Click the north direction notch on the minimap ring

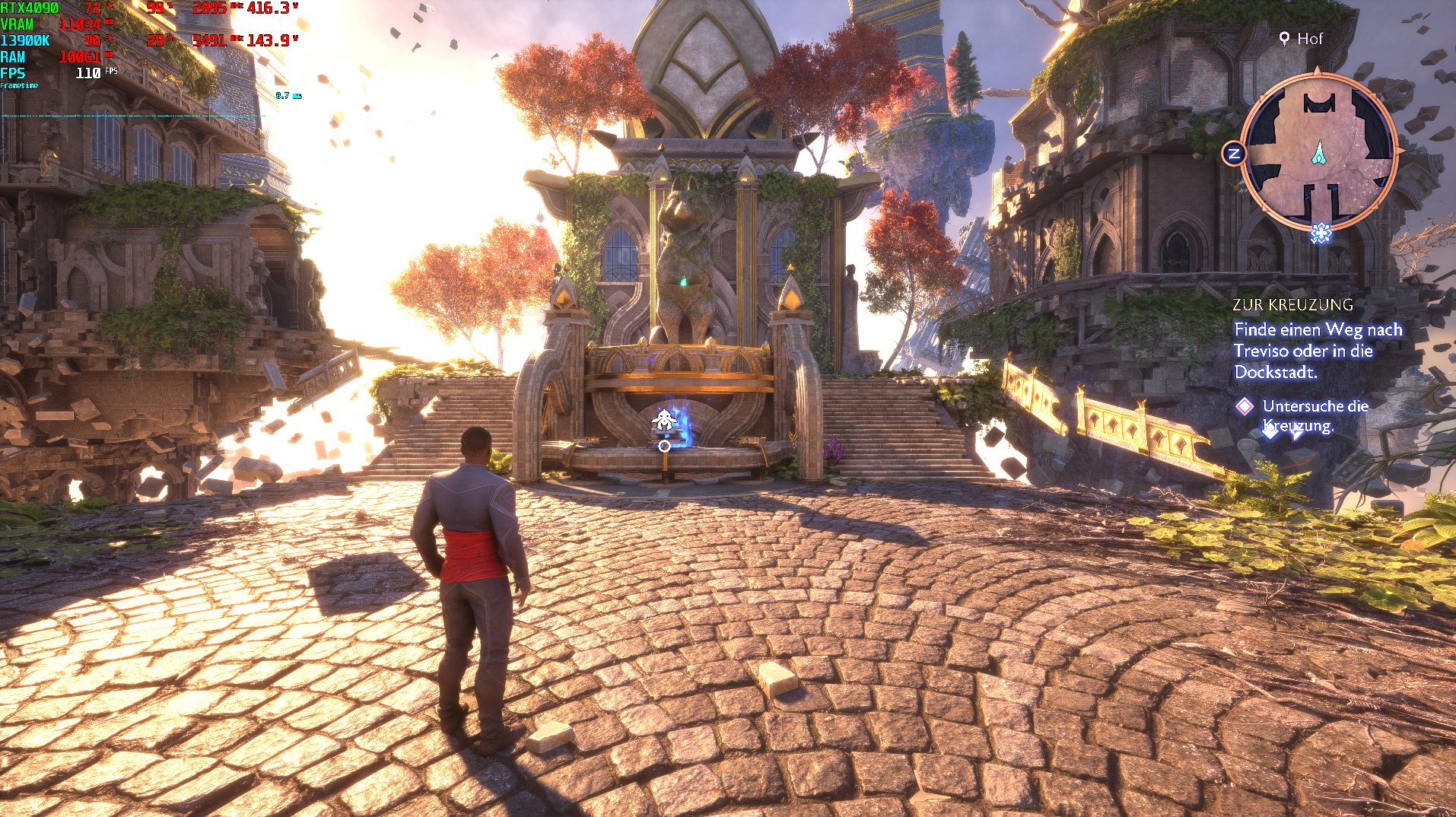pos(1318,68)
